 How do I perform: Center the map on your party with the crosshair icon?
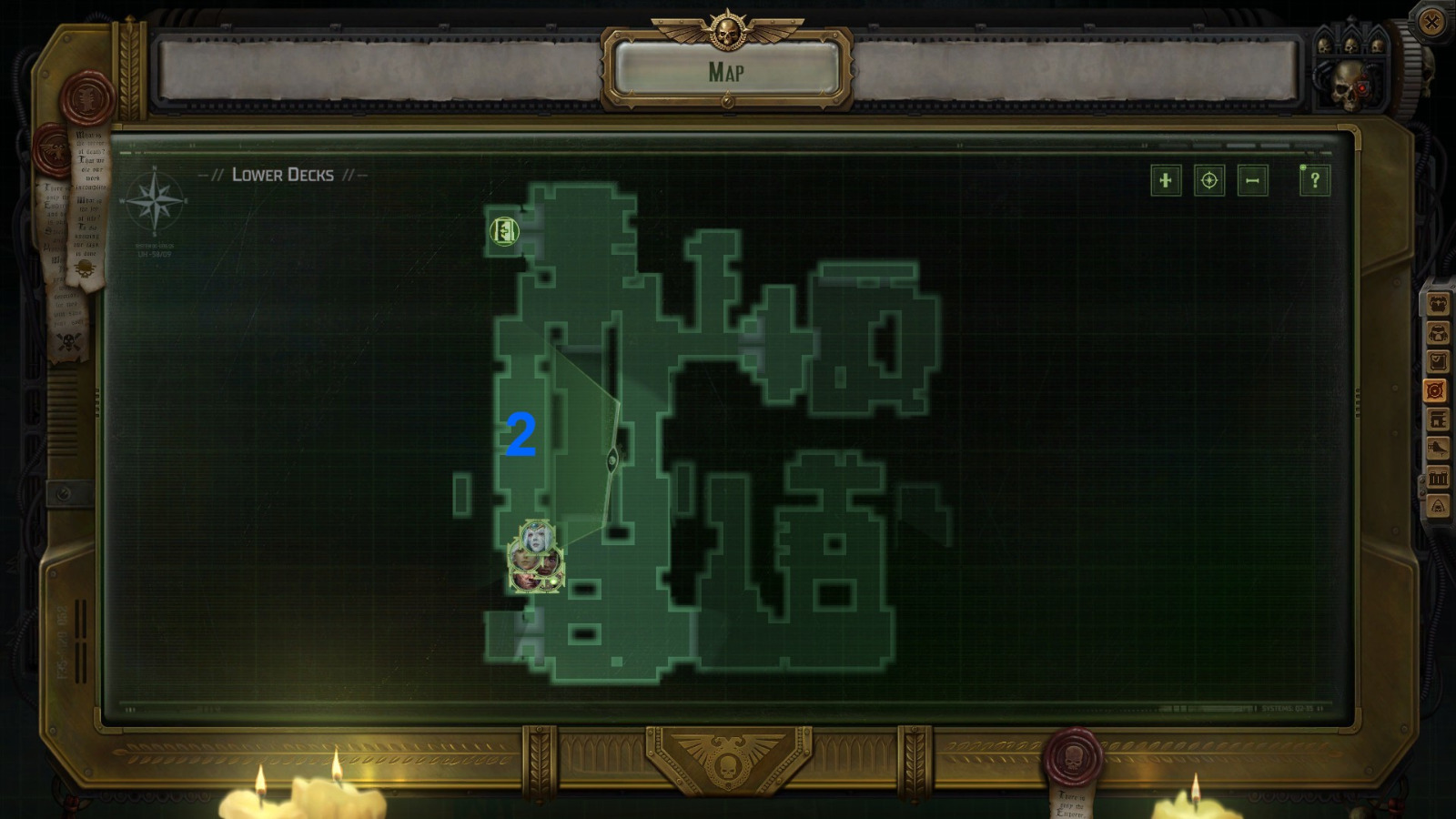click(1208, 181)
